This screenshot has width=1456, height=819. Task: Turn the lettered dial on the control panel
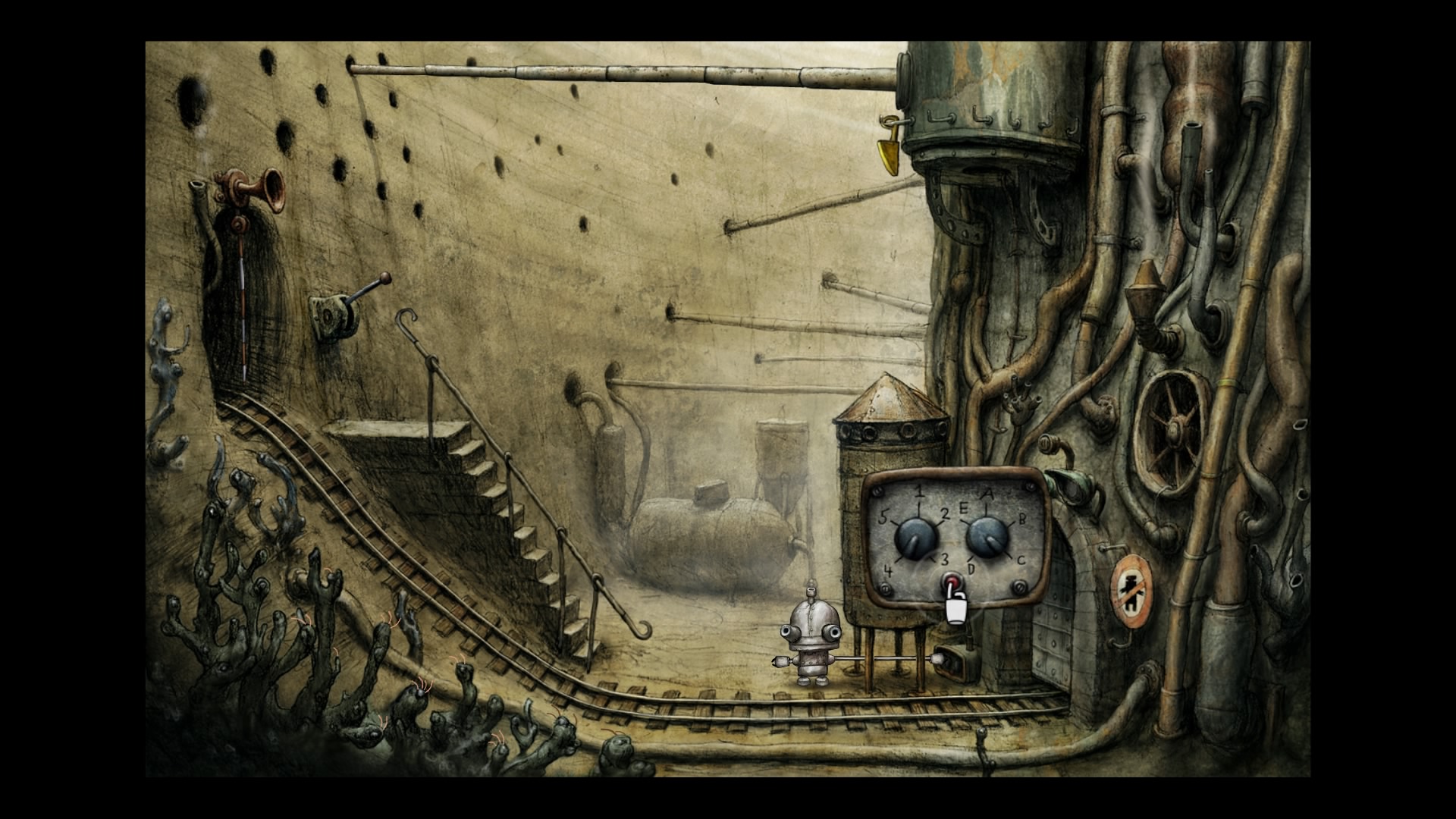(987, 536)
